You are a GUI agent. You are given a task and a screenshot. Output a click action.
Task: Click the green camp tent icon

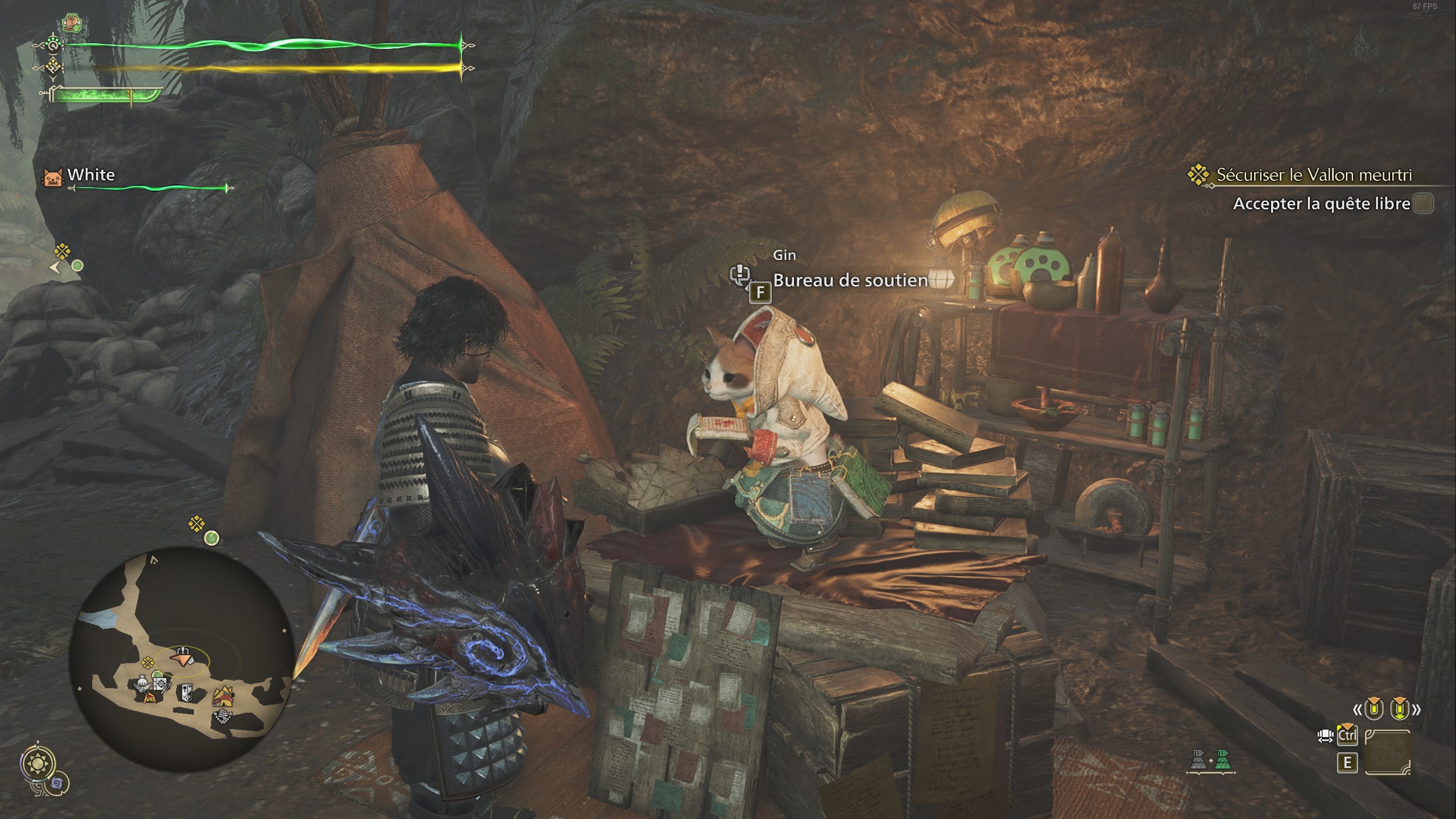1223,762
